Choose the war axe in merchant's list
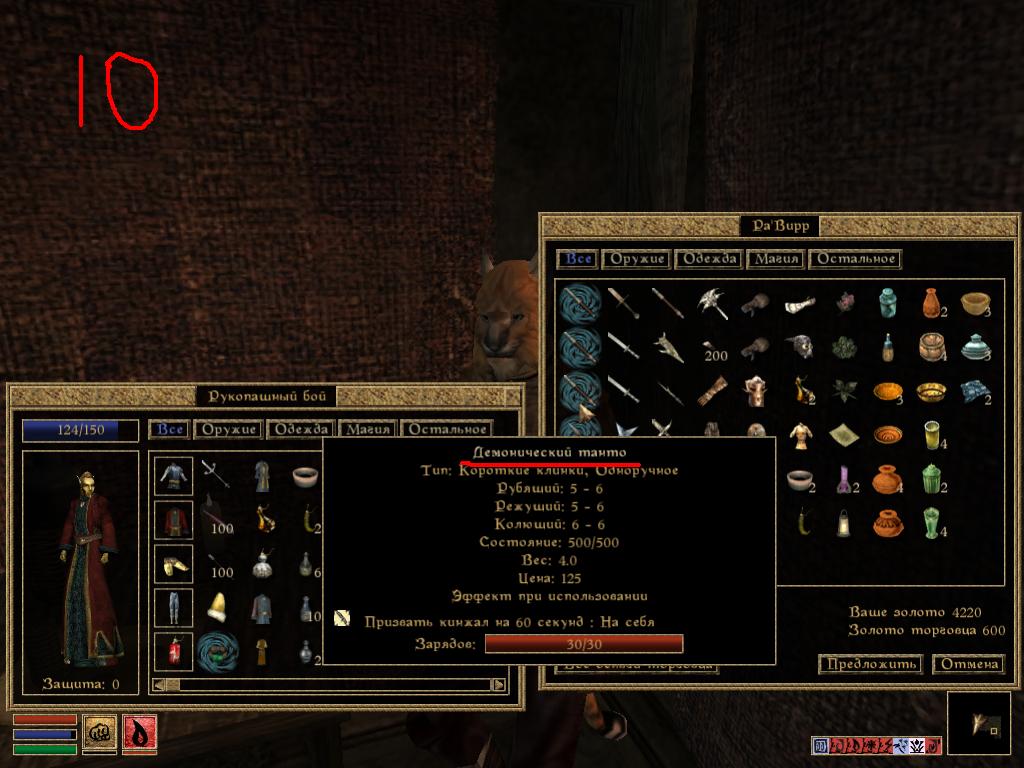 pyautogui.click(x=713, y=302)
